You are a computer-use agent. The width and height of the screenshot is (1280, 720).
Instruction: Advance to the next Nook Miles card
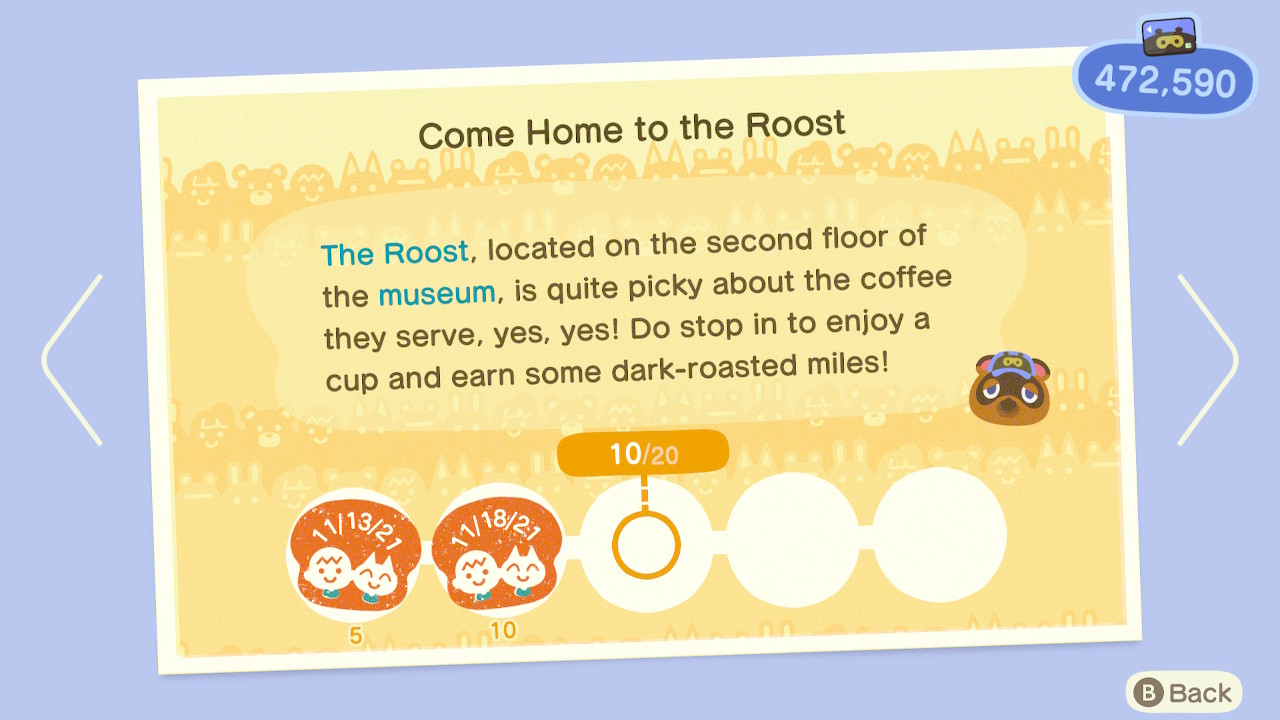pyautogui.click(x=1207, y=360)
